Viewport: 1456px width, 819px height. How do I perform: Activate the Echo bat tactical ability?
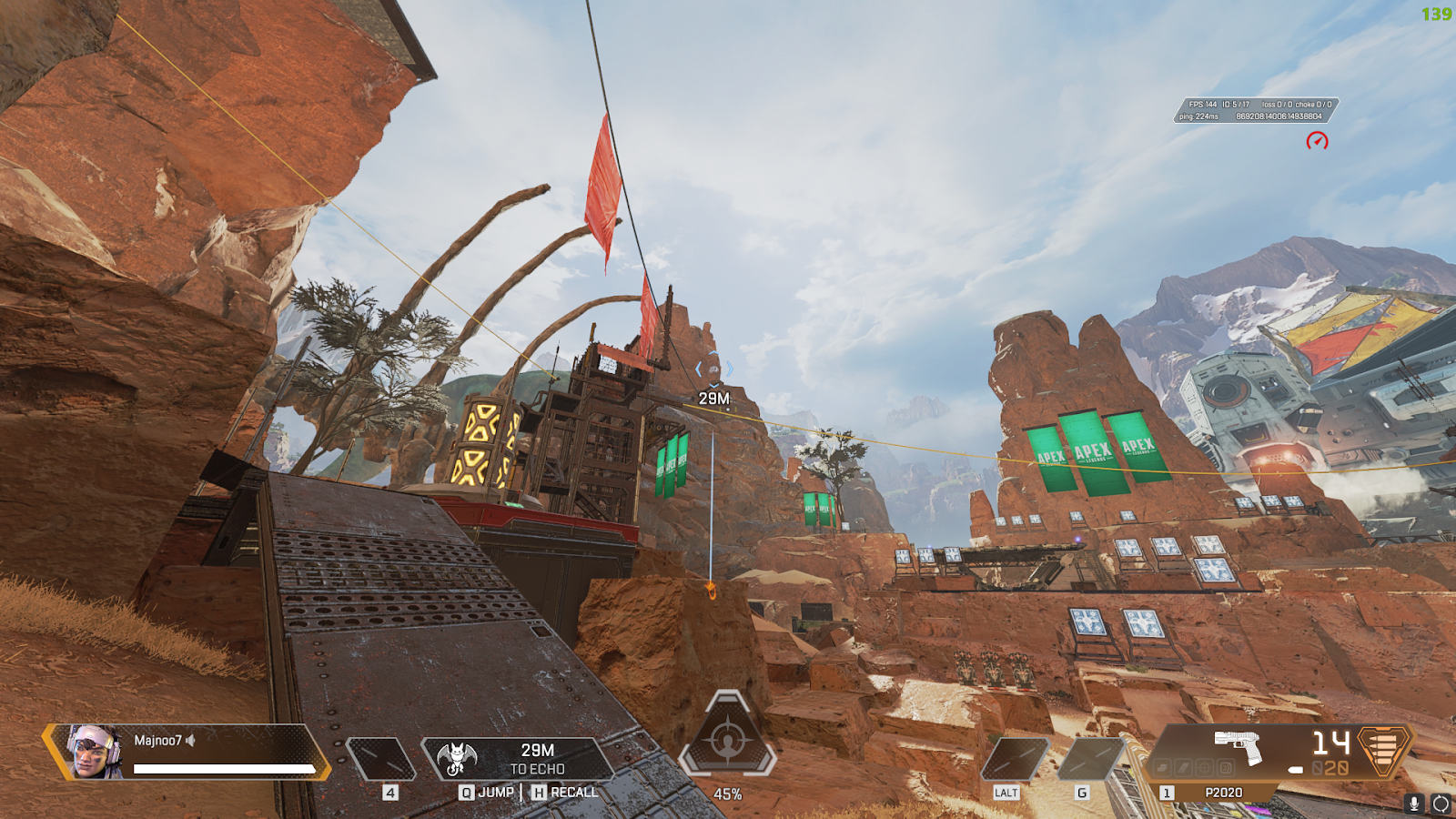[x=457, y=758]
